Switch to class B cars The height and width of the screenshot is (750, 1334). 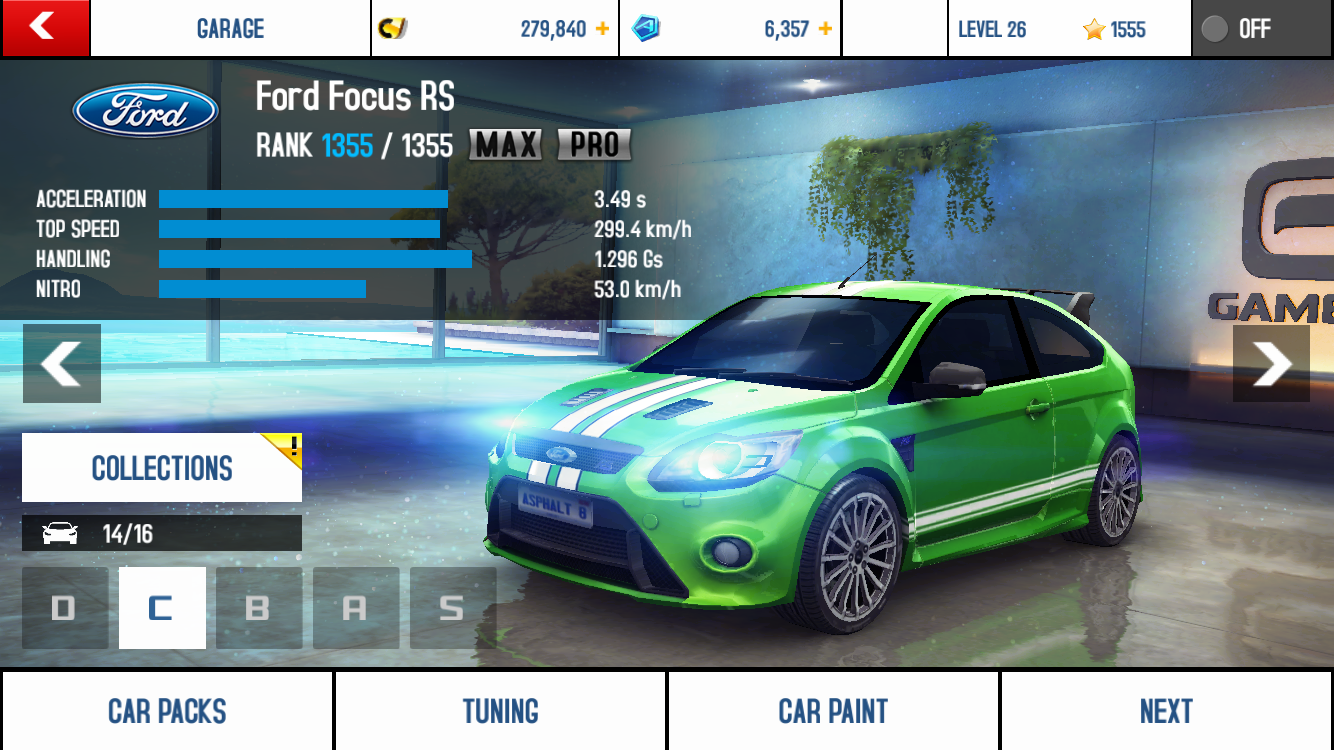click(258, 608)
